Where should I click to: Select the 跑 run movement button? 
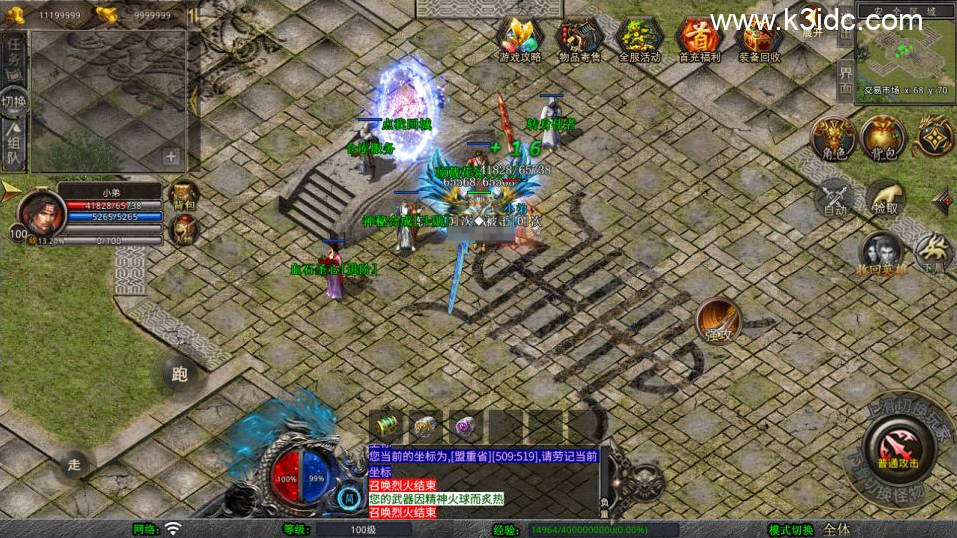pos(180,375)
